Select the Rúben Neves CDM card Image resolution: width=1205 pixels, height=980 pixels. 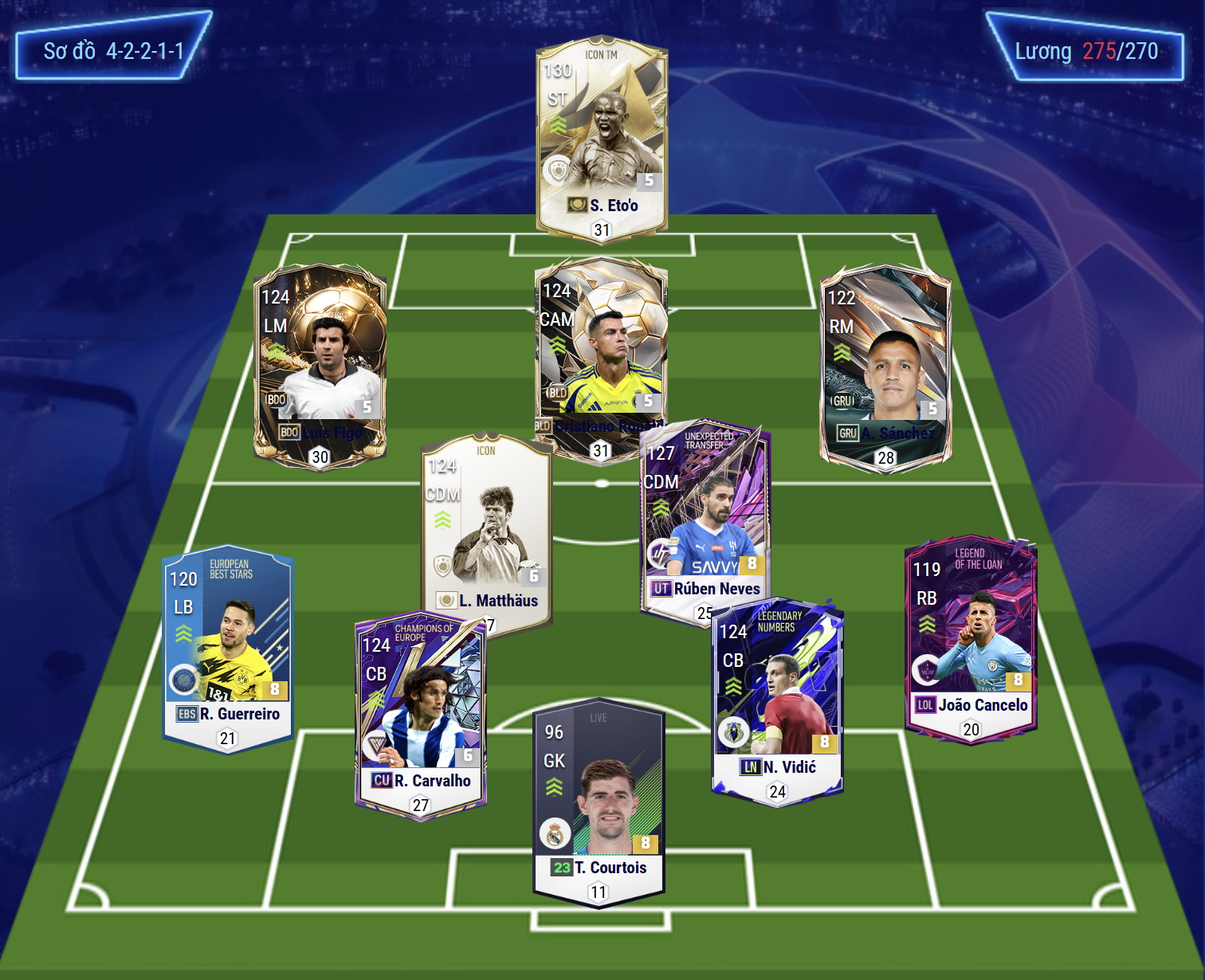tap(705, 518)
